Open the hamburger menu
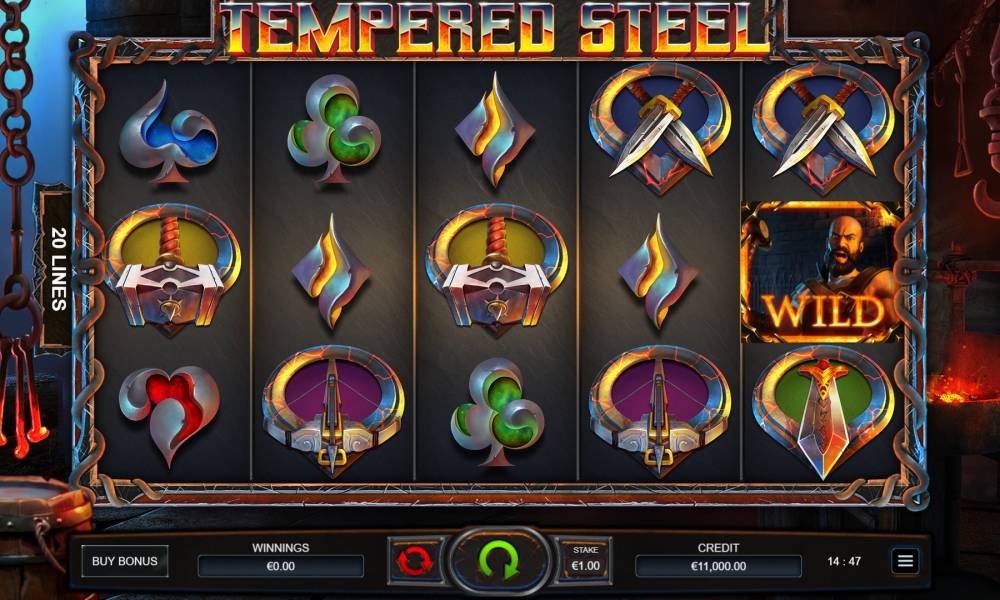This screenshot has height=600, width=1000. [x=905, y=561]
